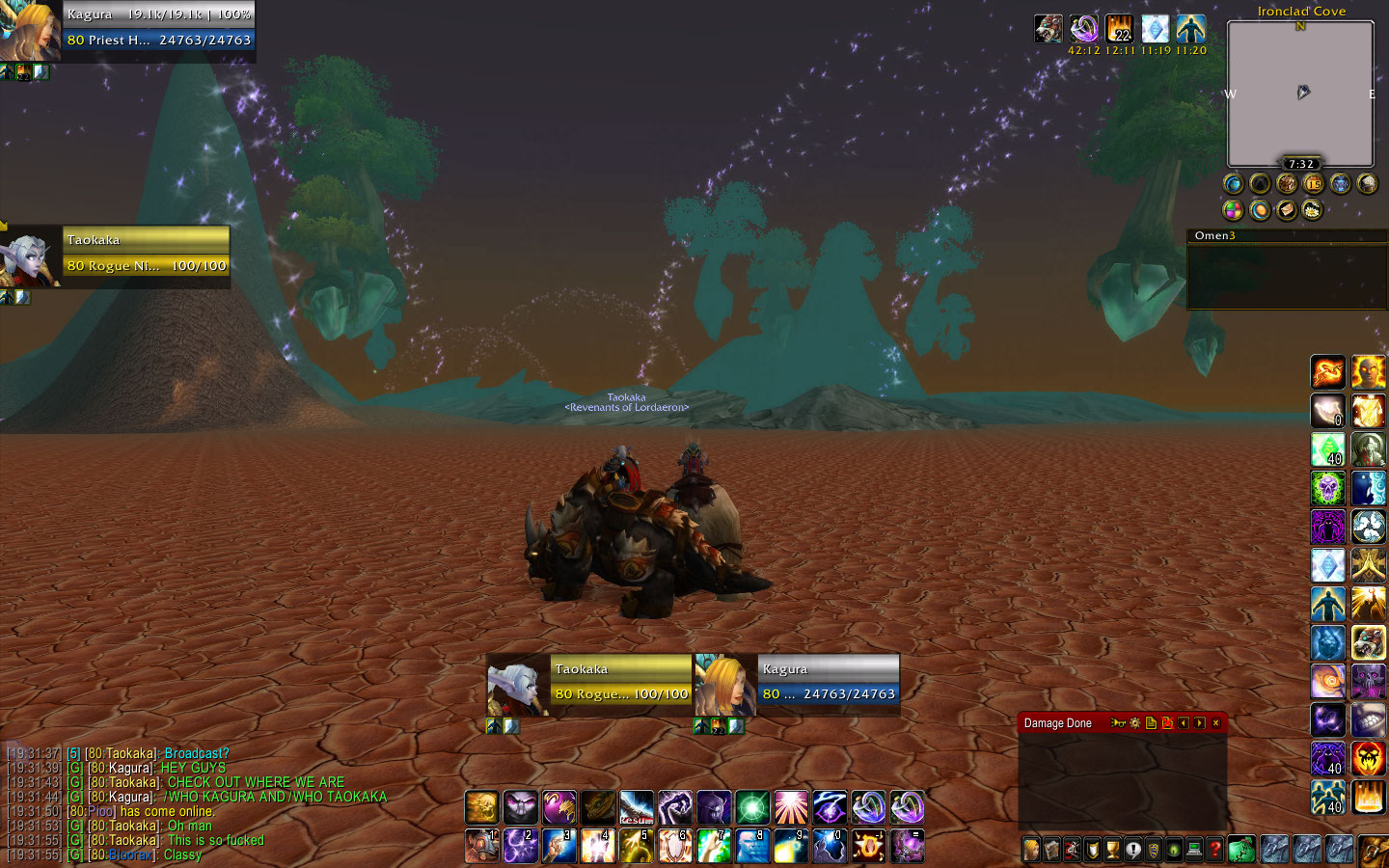Click the bear mount buff icon
This screenshot has height=868, width=1389.
(x=1049, y=29)
